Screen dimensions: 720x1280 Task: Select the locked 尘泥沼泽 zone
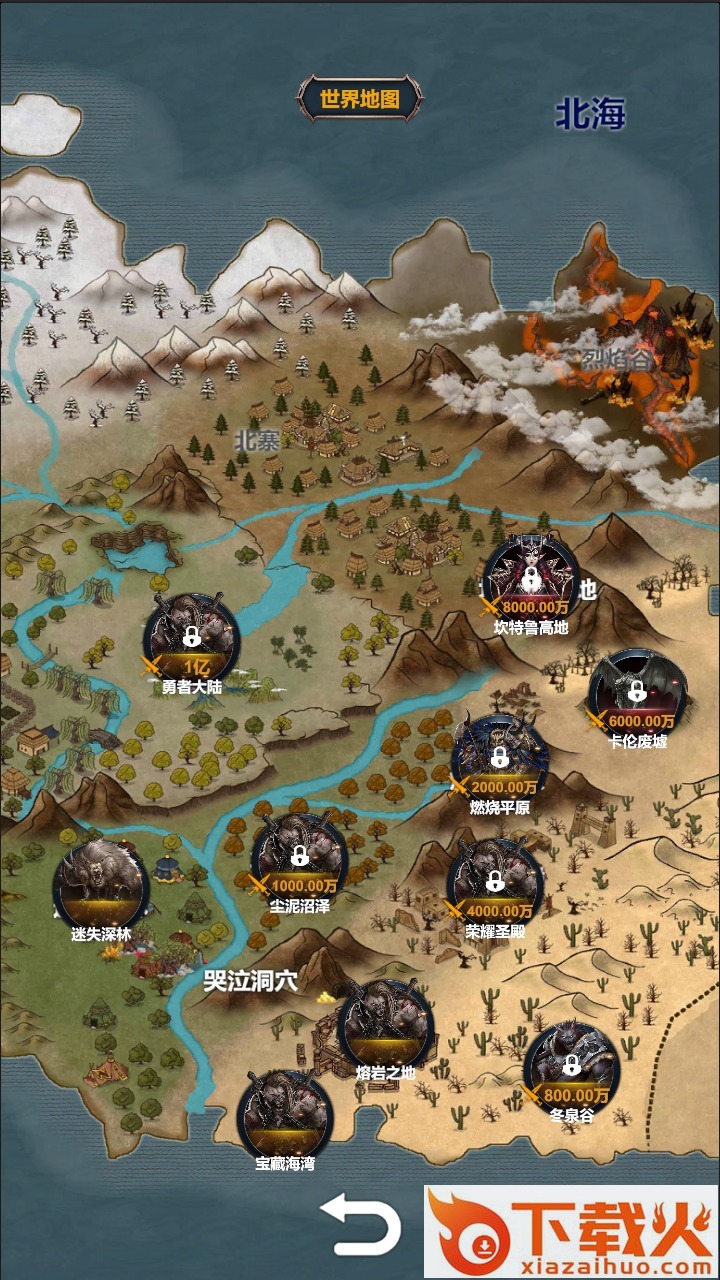click(299, 858)
